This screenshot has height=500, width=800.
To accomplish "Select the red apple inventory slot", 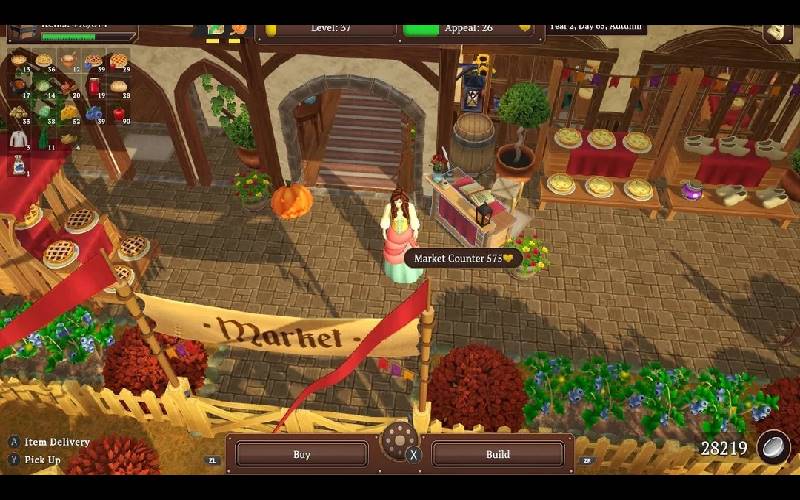I will (119, 113).
